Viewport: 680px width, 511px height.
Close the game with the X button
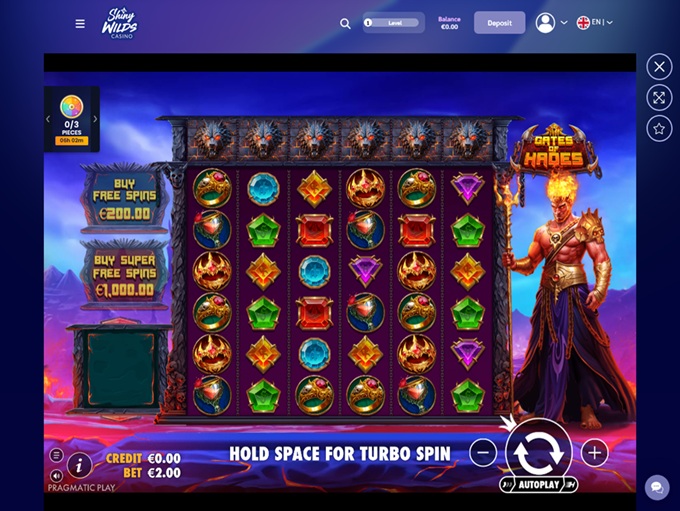tap(659, 67)
